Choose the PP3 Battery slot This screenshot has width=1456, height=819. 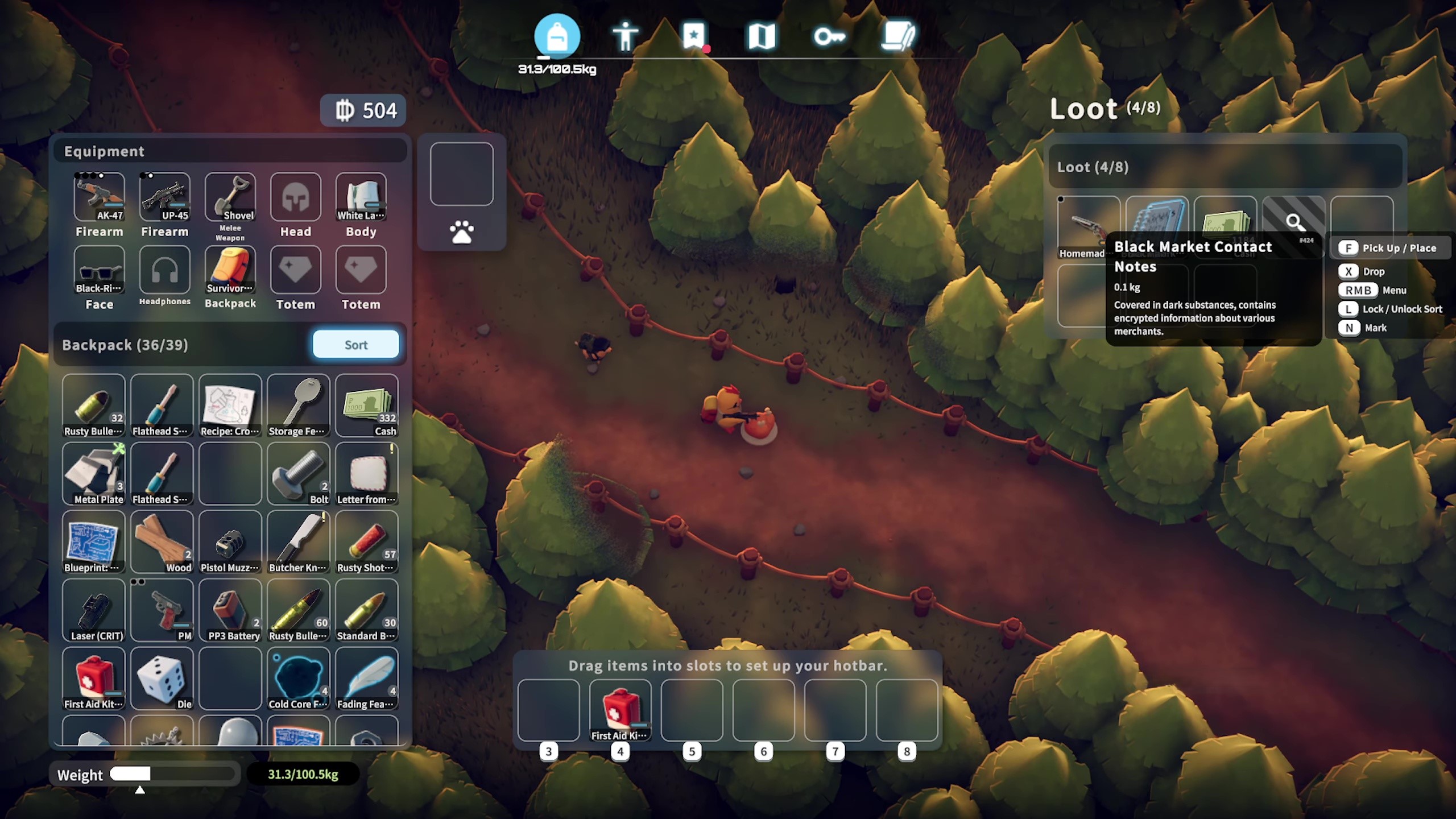(230, 610)
